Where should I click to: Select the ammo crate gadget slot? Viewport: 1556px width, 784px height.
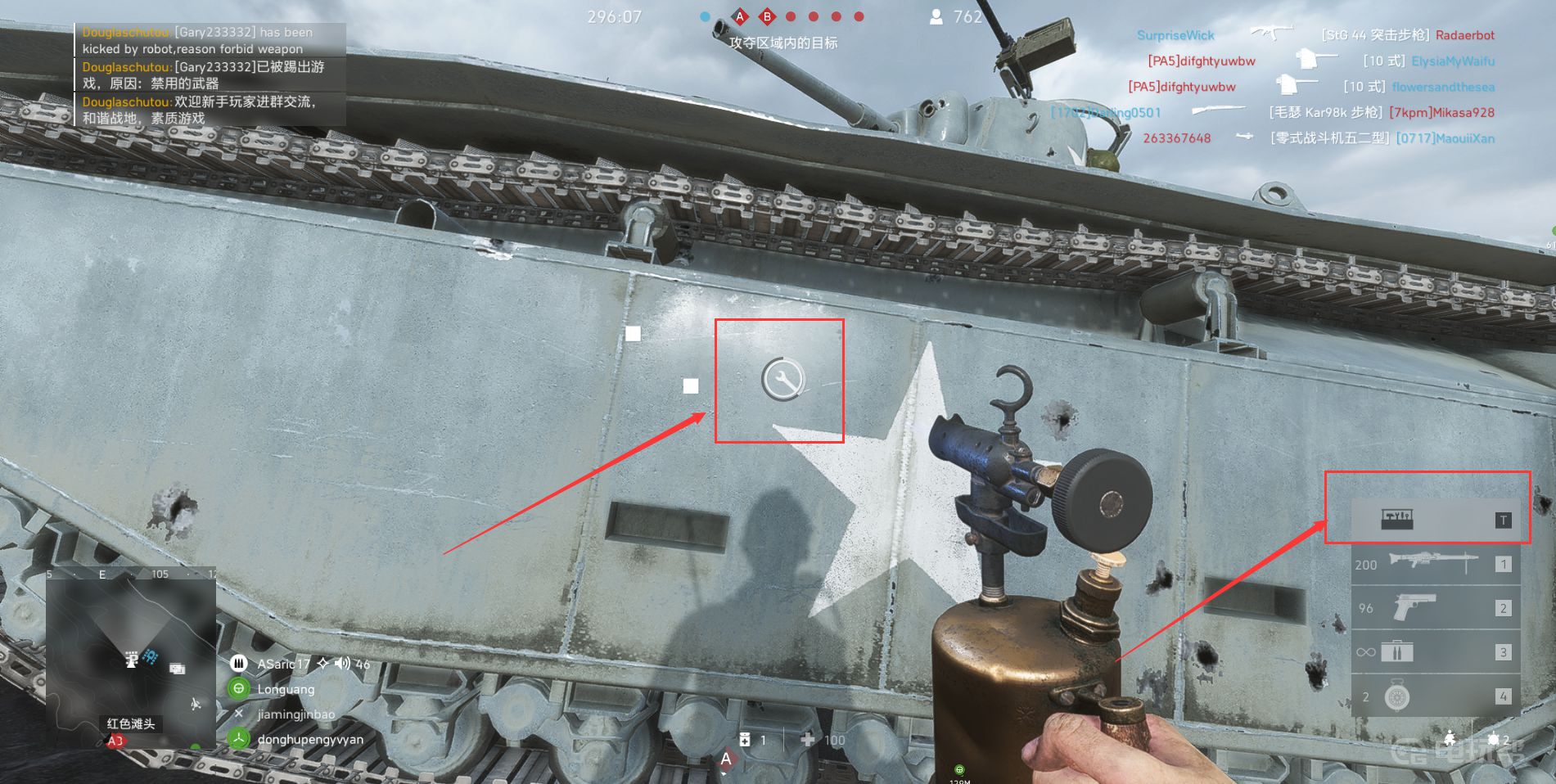click(x=1434, y=652)
